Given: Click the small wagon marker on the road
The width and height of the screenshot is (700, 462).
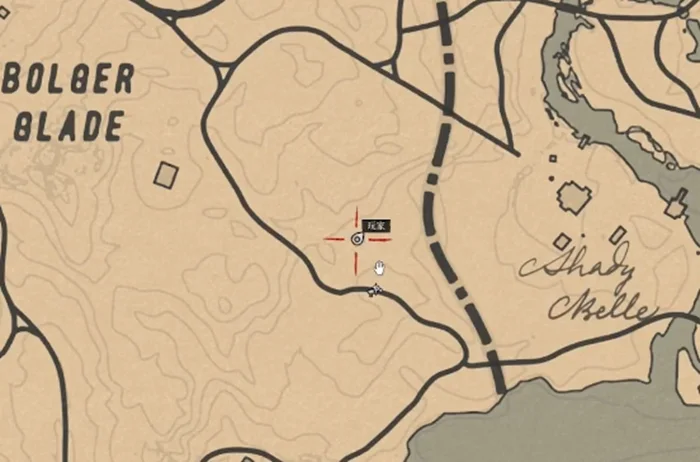Looking at the screenshot, I should pos(375,290).
